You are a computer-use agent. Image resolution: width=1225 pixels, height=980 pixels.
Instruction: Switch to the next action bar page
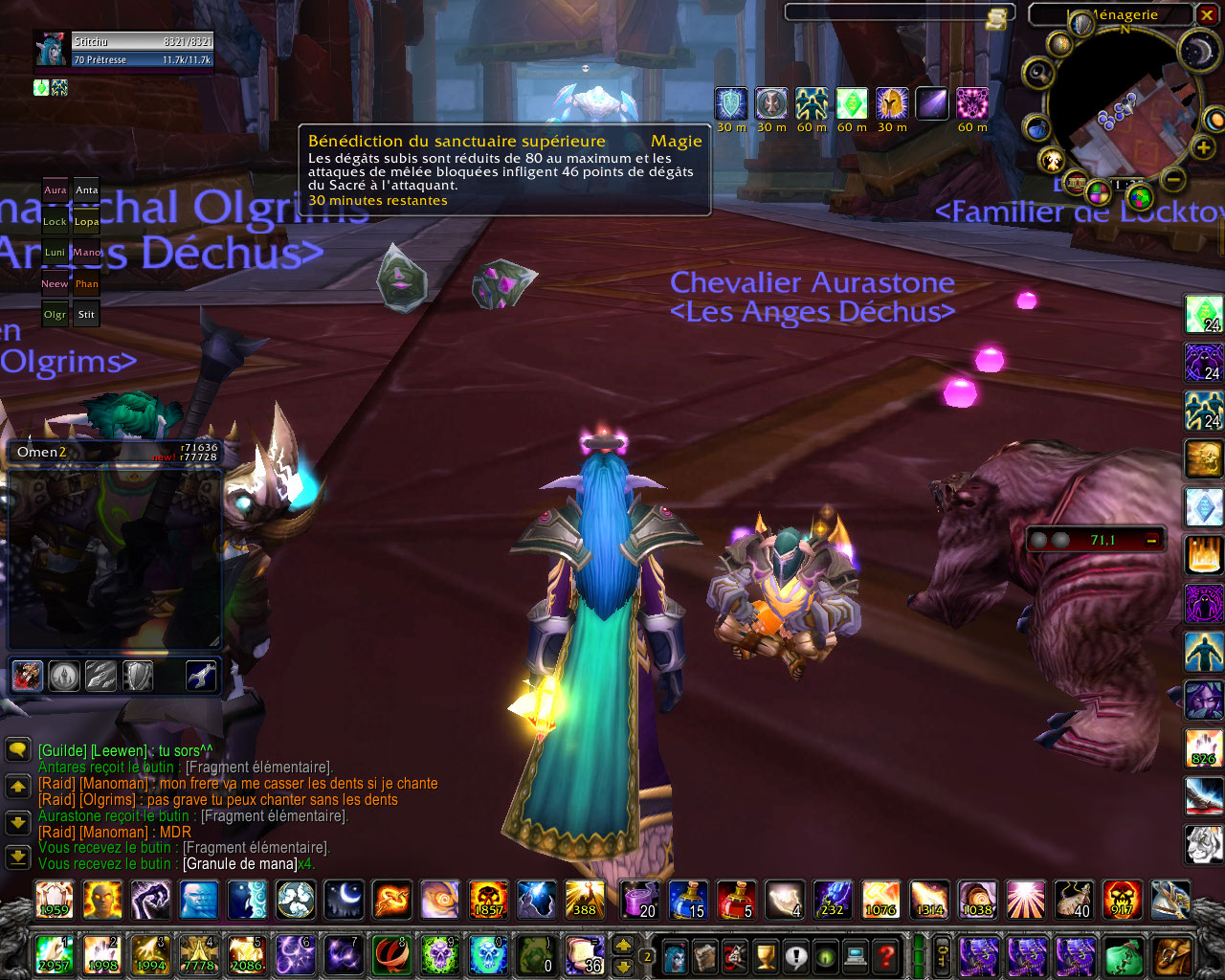pyautogui.click(x=623, y=945)
